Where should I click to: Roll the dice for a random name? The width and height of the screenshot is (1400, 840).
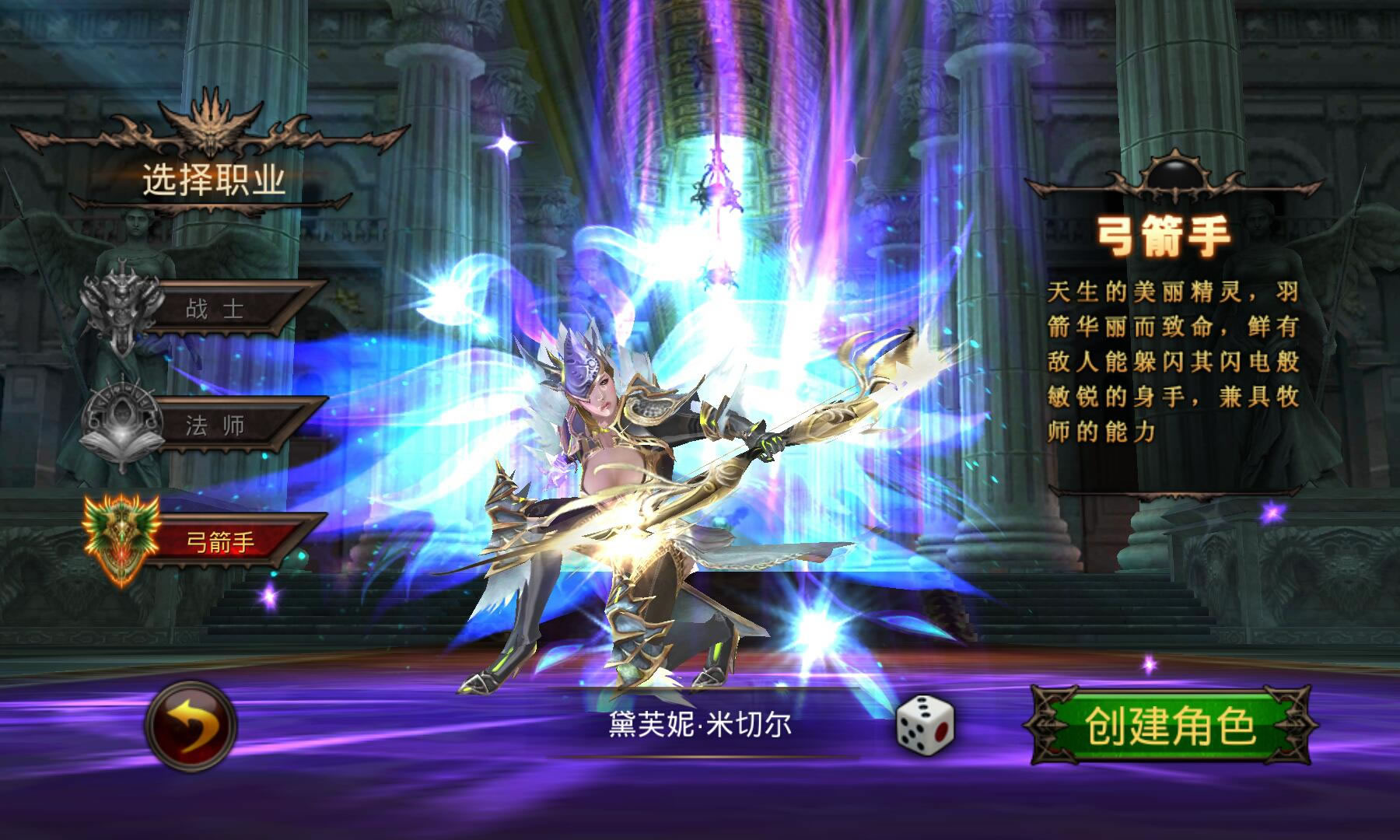(x=925, y=724)
